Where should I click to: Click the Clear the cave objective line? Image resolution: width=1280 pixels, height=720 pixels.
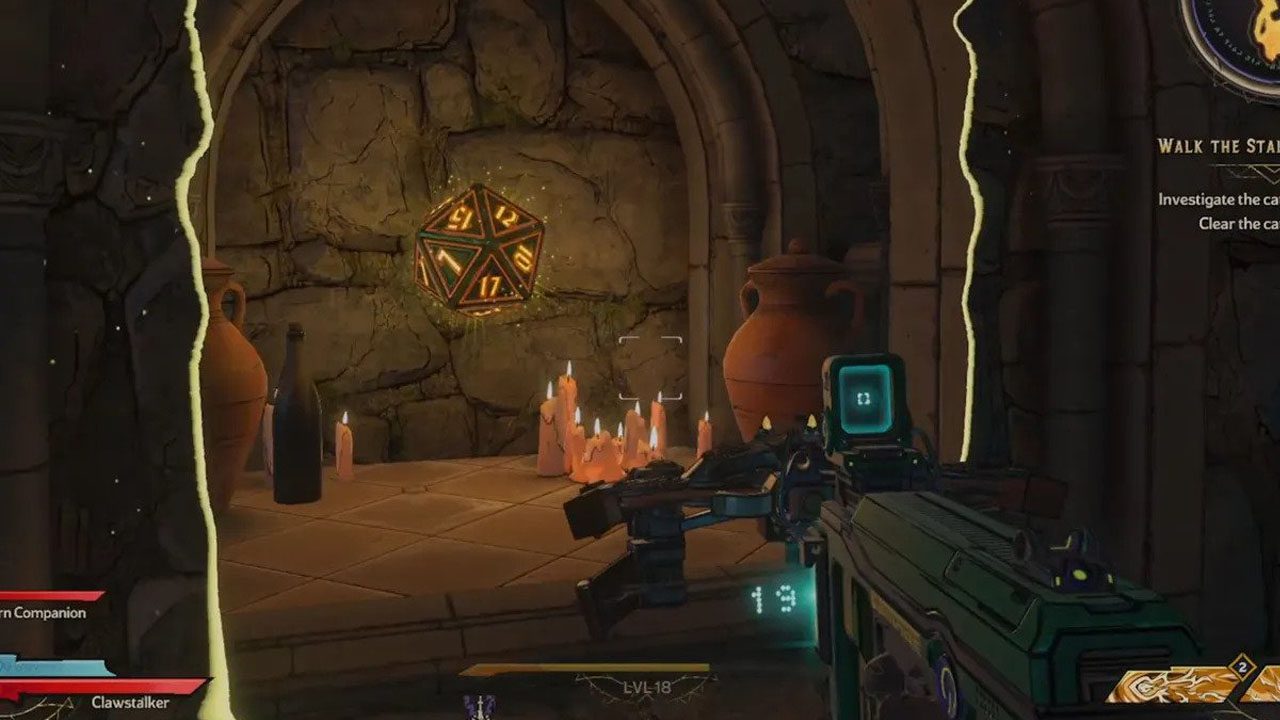coord(1238,224)
